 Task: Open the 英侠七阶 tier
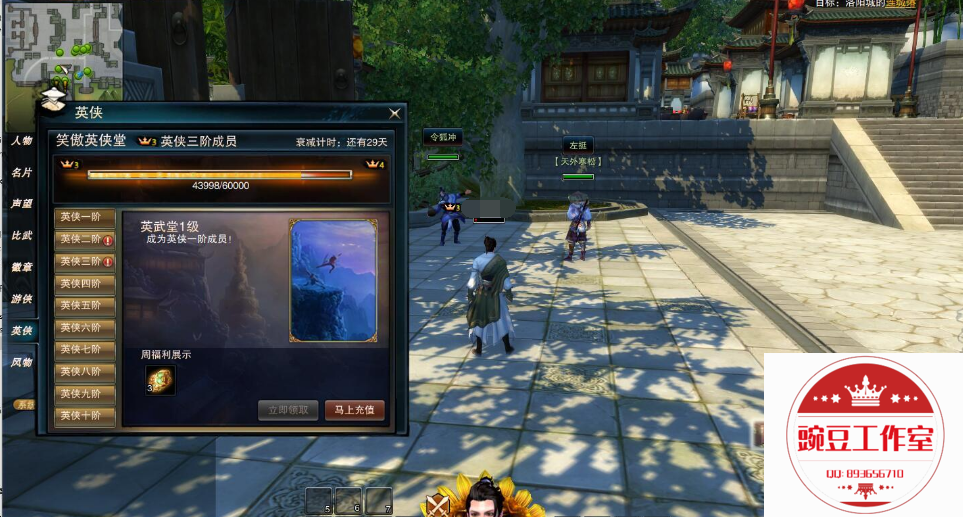click(x=84, y=349)
